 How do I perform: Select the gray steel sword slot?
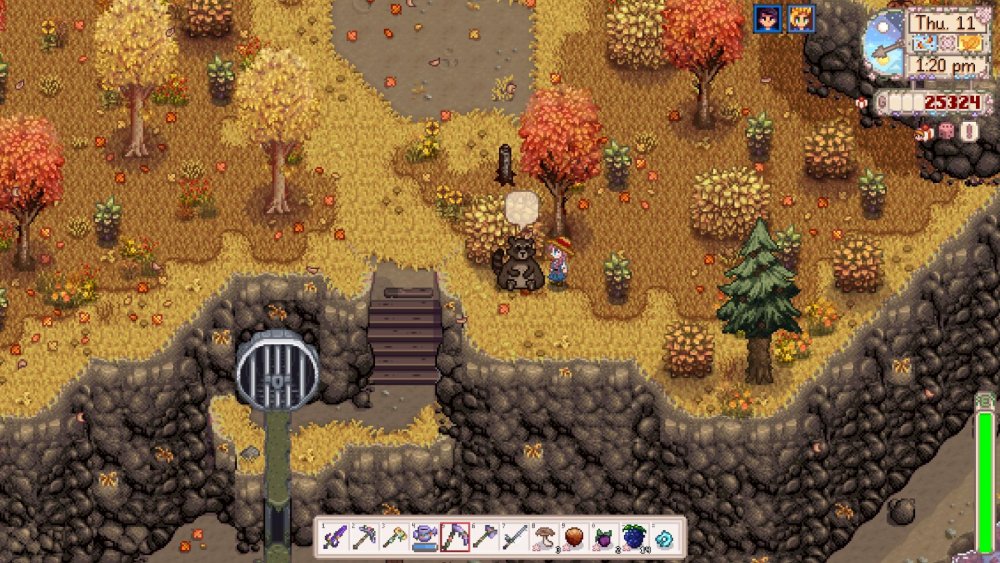(x=515, y=538)
